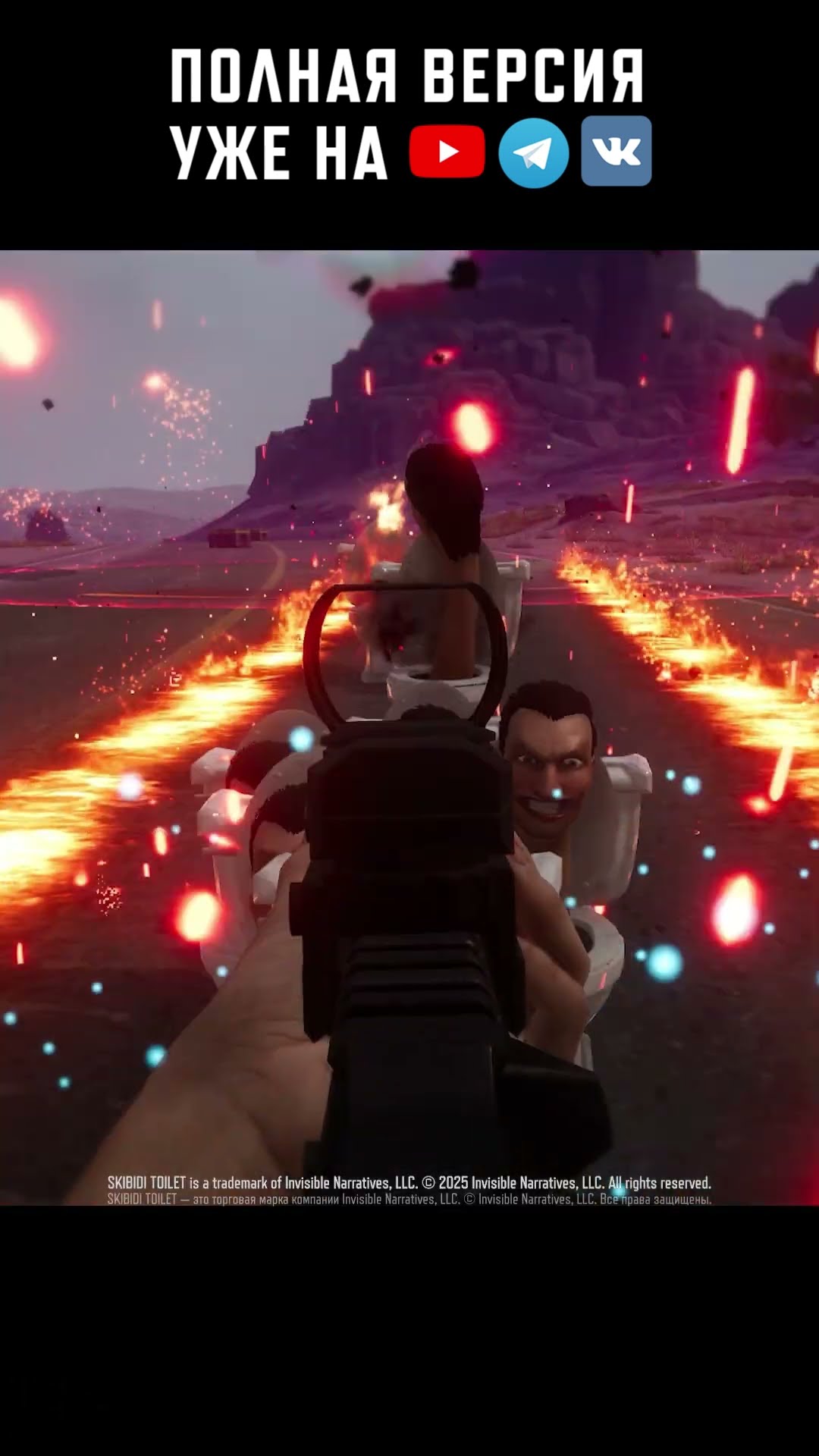The height and width of the screenshot is (1456, 819).
Task: Click the YouTube logo icon
Action: point(447,152)
